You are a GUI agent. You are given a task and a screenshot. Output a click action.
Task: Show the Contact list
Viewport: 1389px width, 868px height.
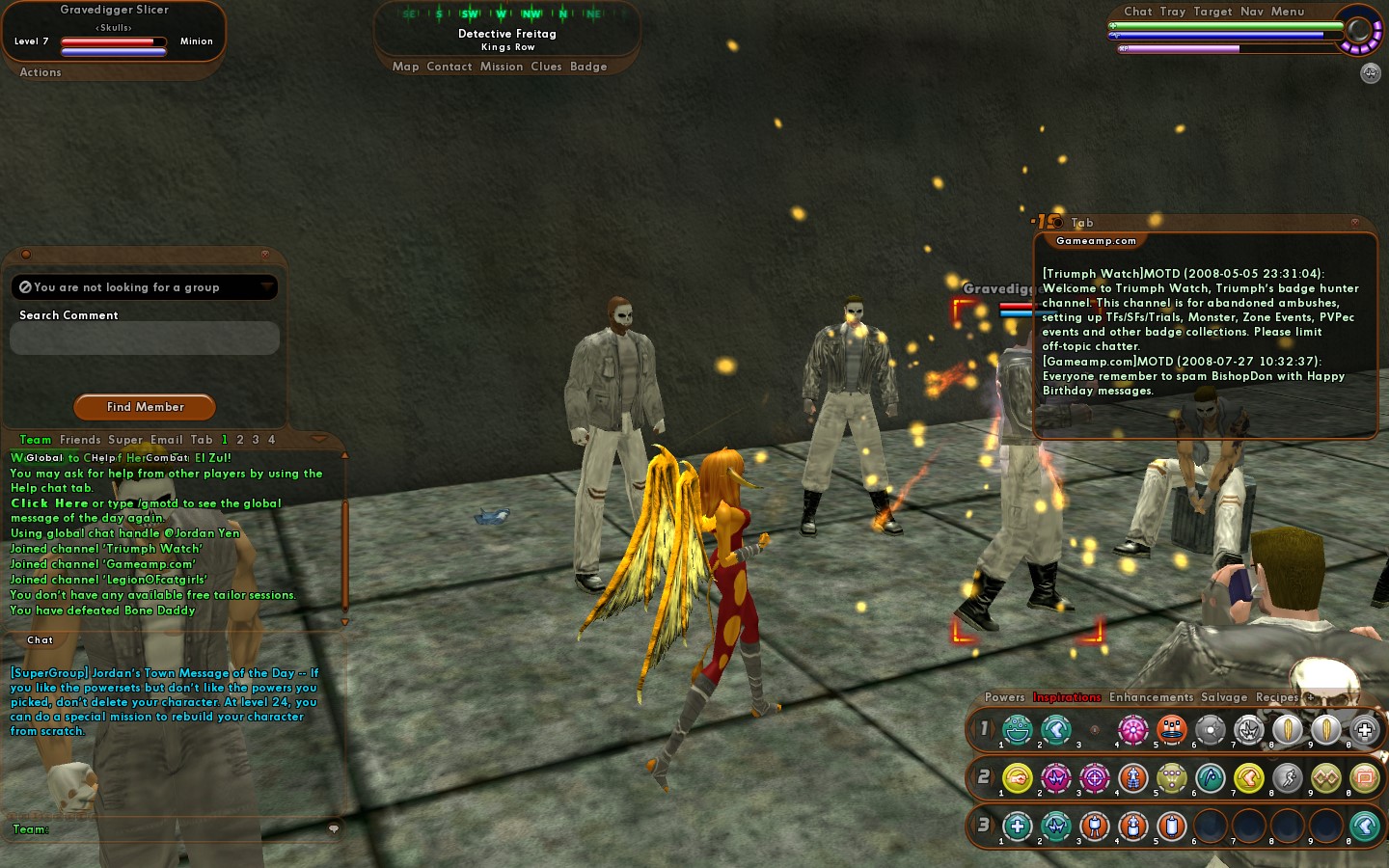(449, 67)
